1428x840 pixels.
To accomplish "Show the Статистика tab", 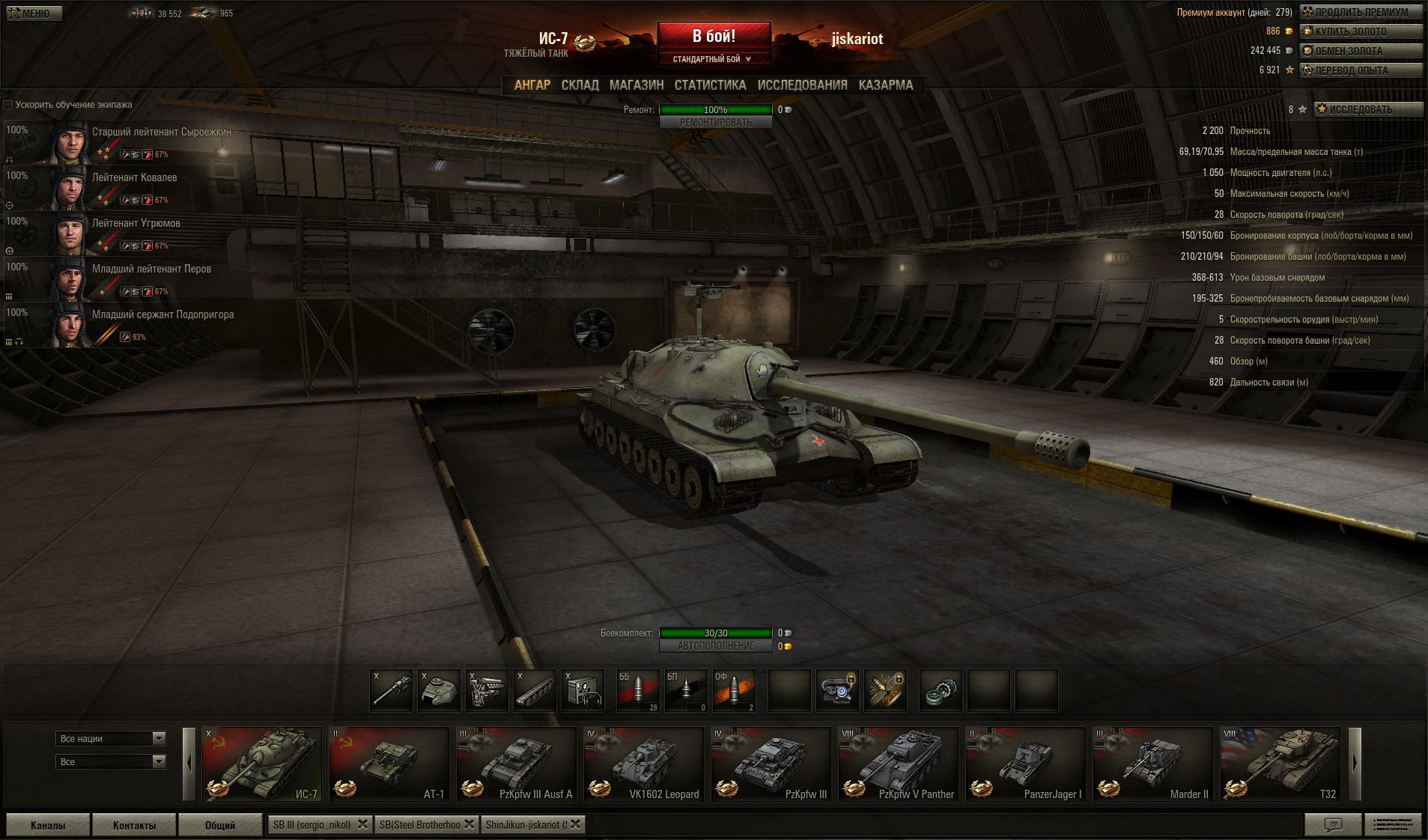I will pos(710,85).
